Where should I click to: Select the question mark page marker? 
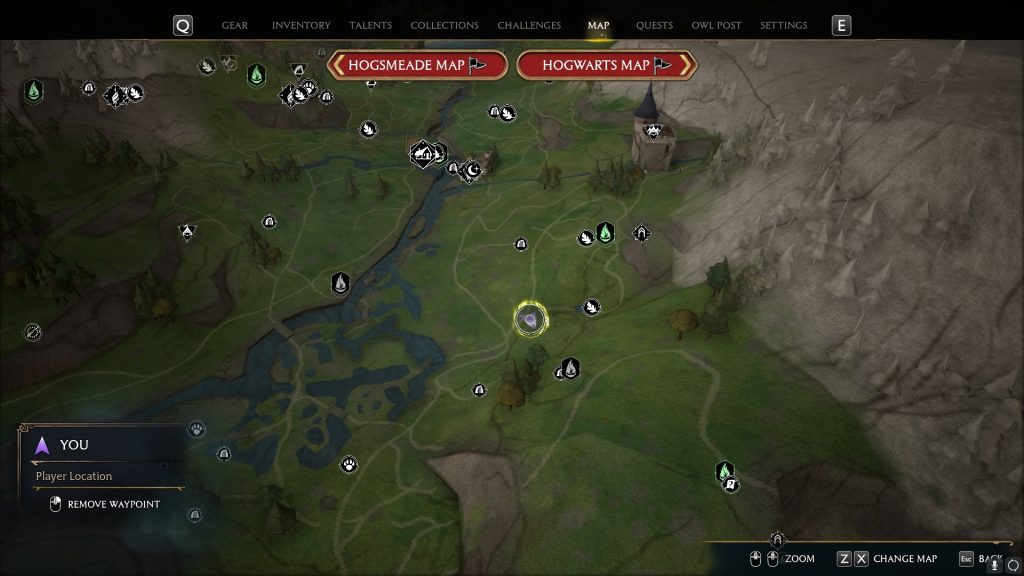pos(731,485)
